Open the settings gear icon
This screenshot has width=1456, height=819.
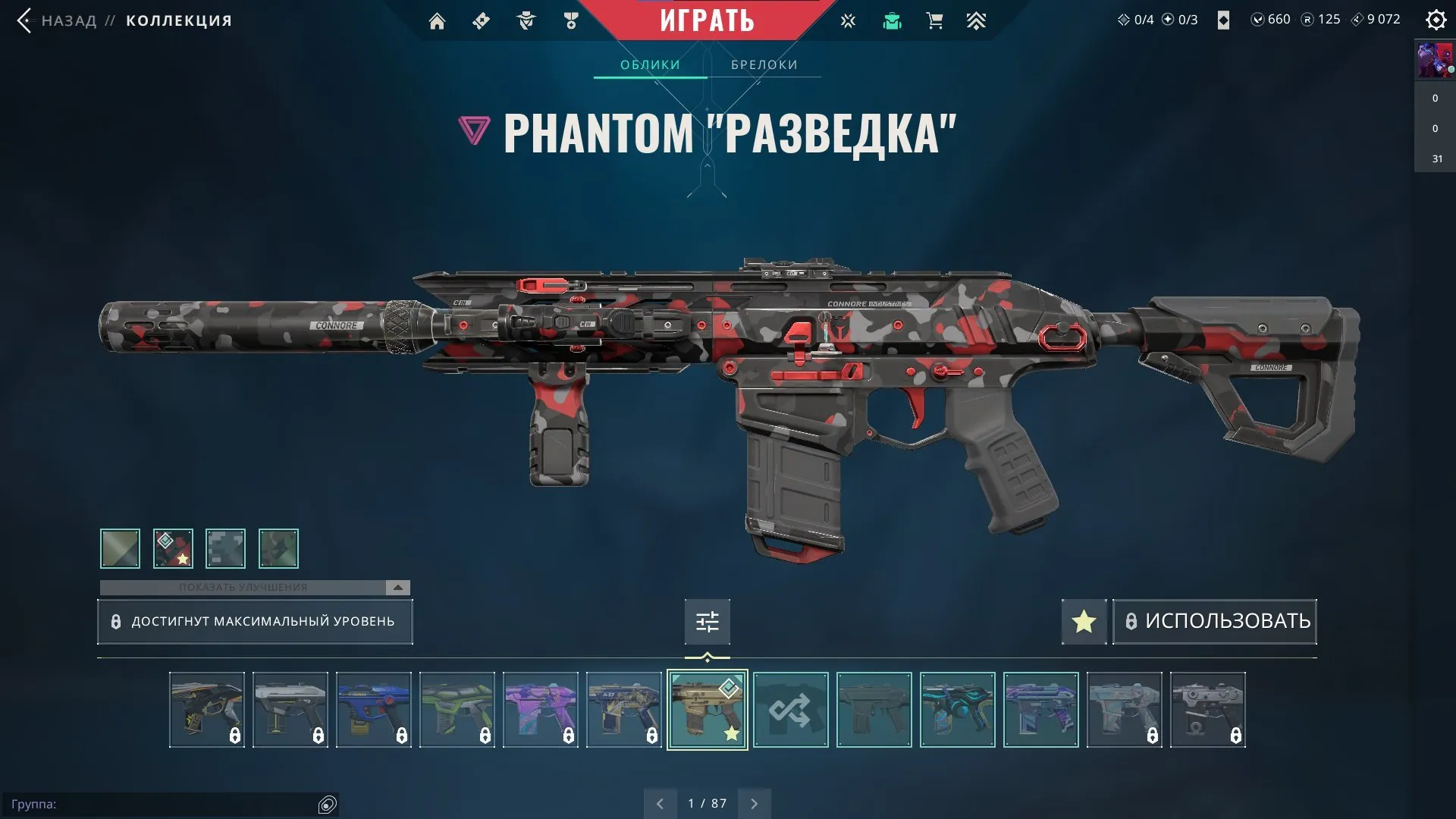tap(1436, 20)
